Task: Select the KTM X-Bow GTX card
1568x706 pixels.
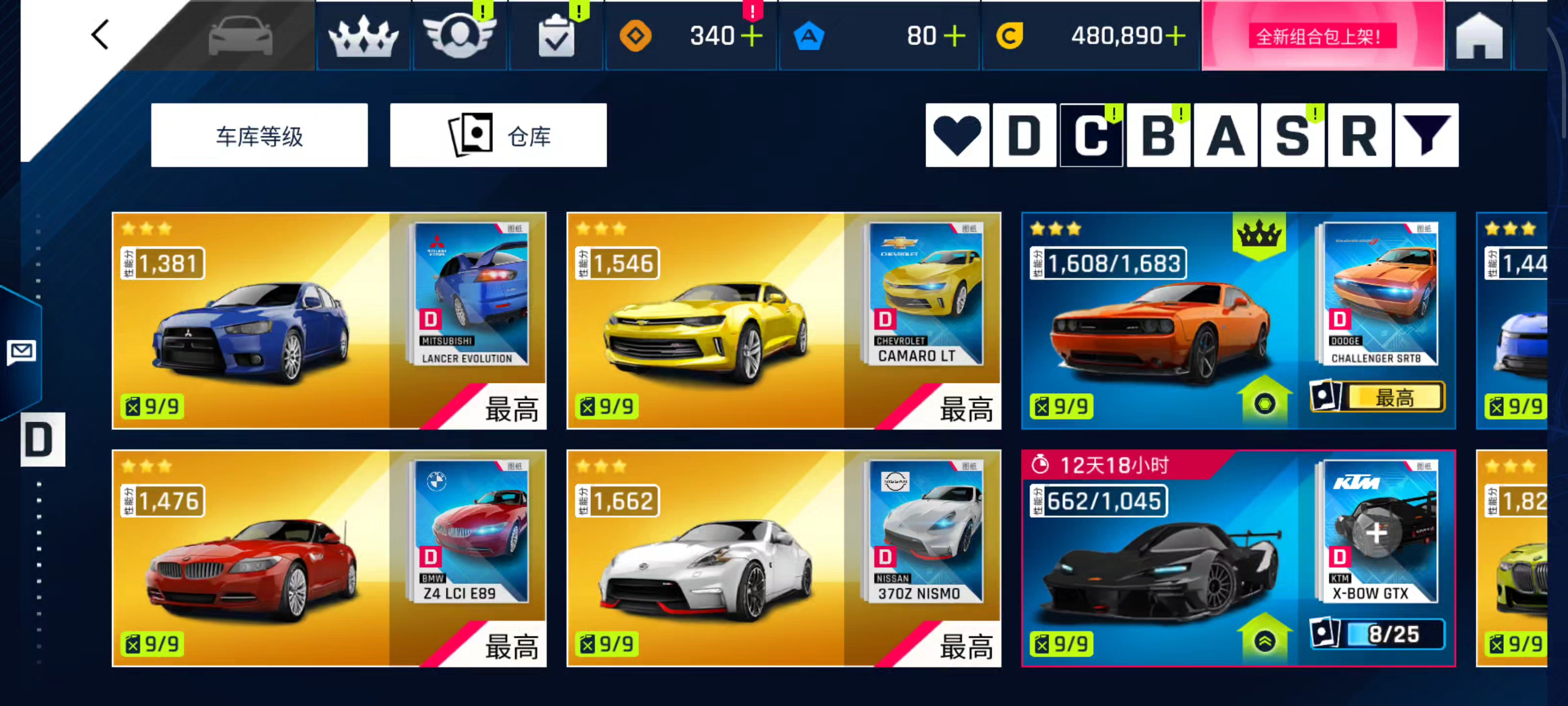Action: (1238, 558)
